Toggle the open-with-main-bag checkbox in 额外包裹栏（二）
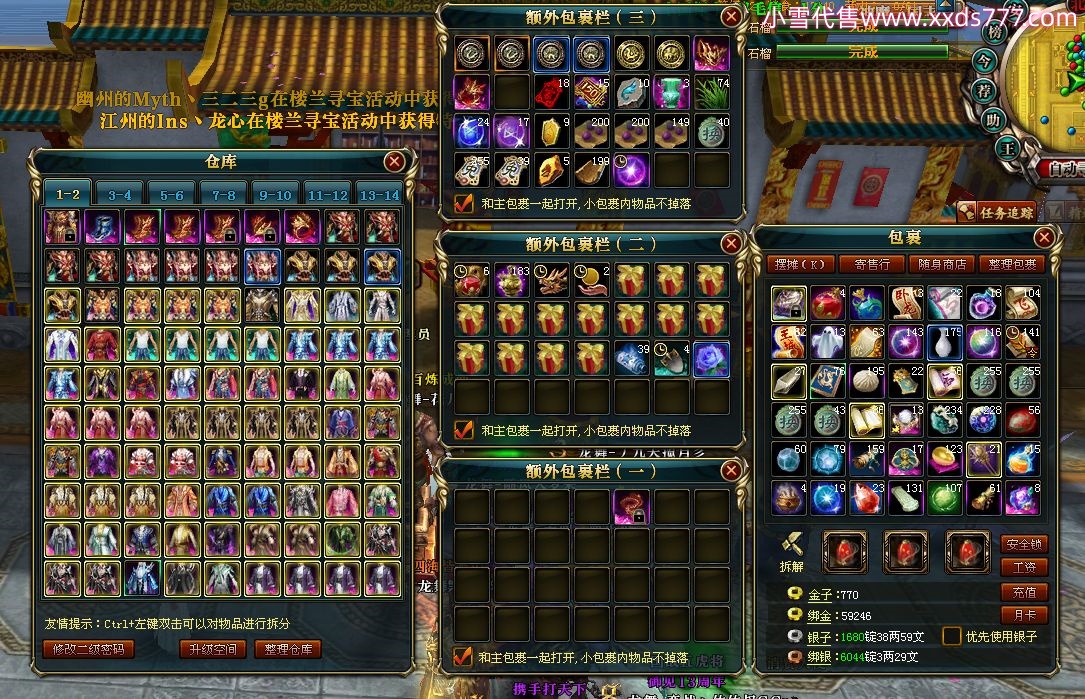The width and height of the screenshot is (1085, 699). [x=464, y=430]
